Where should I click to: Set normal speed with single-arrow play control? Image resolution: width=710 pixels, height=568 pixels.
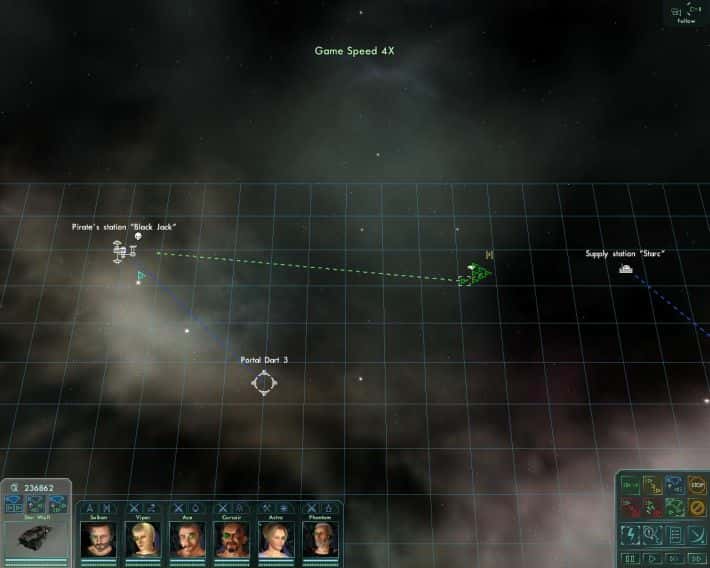pyautogui.click(x=653, y=558)
